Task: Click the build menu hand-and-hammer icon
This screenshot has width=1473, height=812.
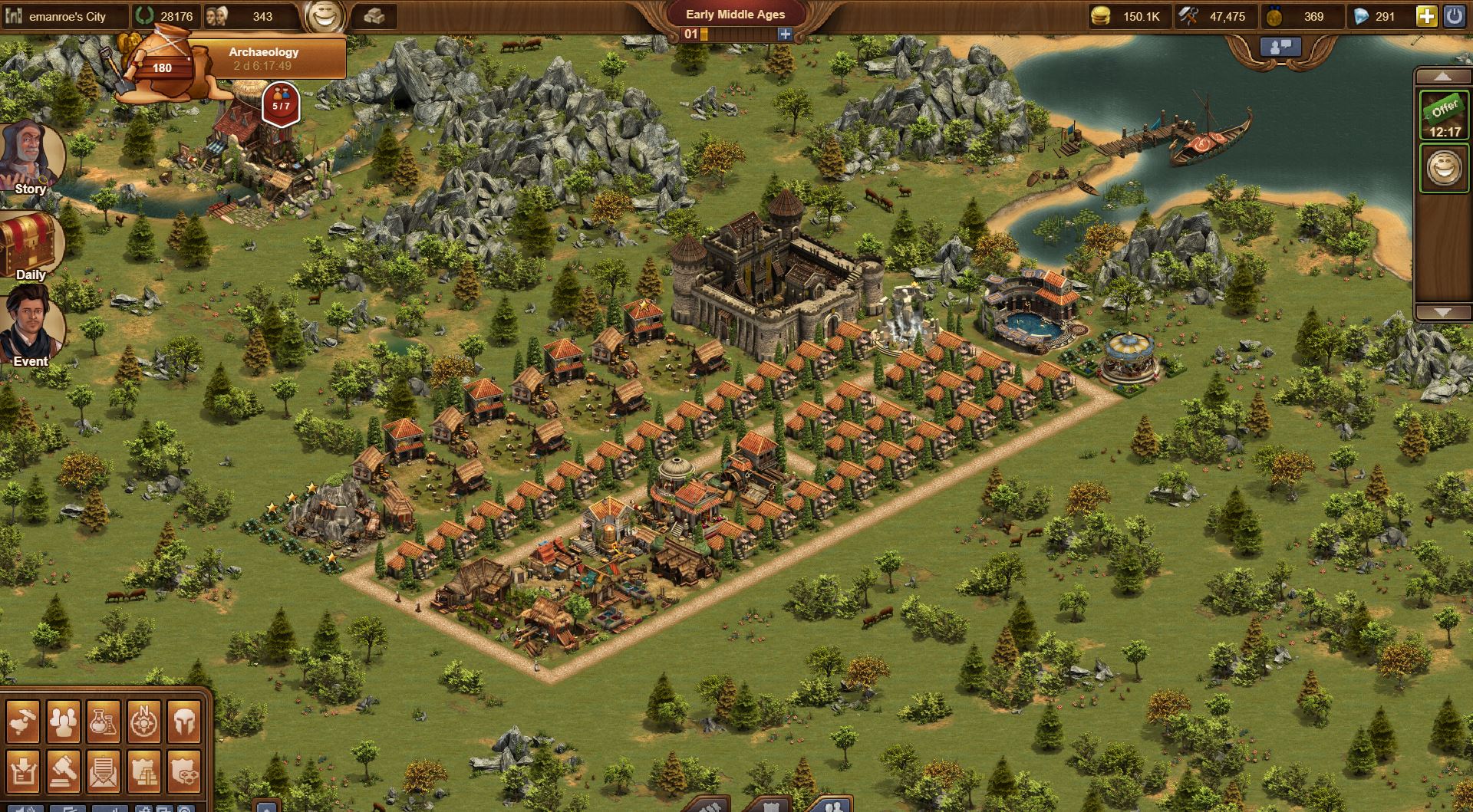Action: click(23, 722)
